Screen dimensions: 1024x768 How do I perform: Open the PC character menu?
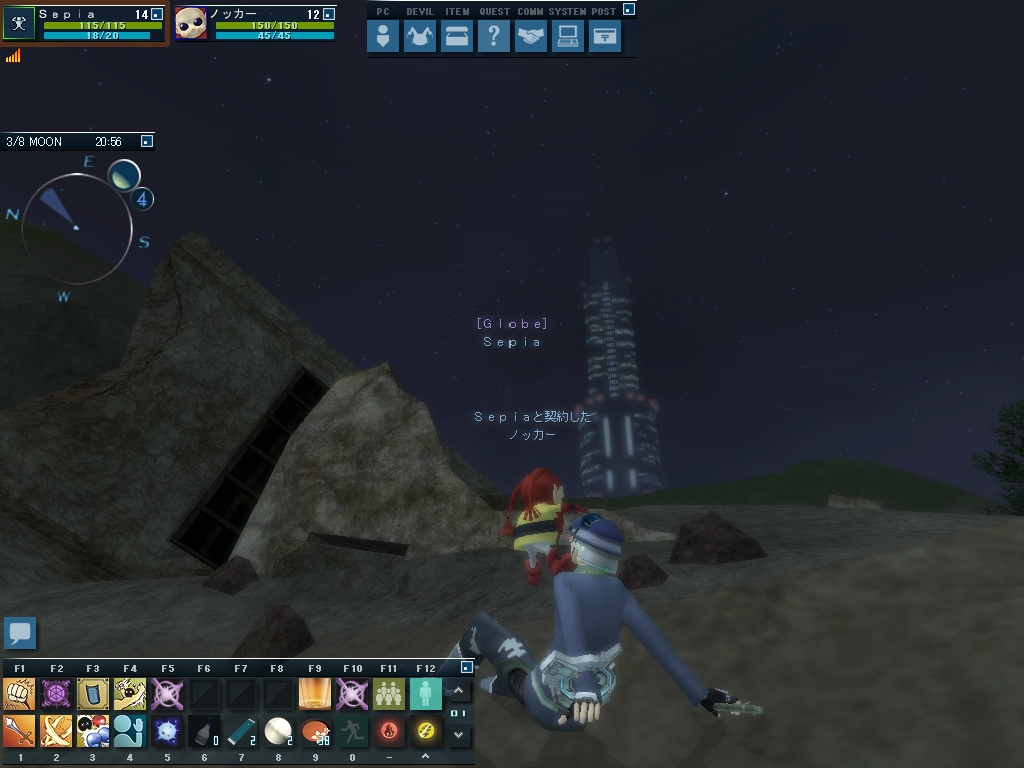(383, 38)
